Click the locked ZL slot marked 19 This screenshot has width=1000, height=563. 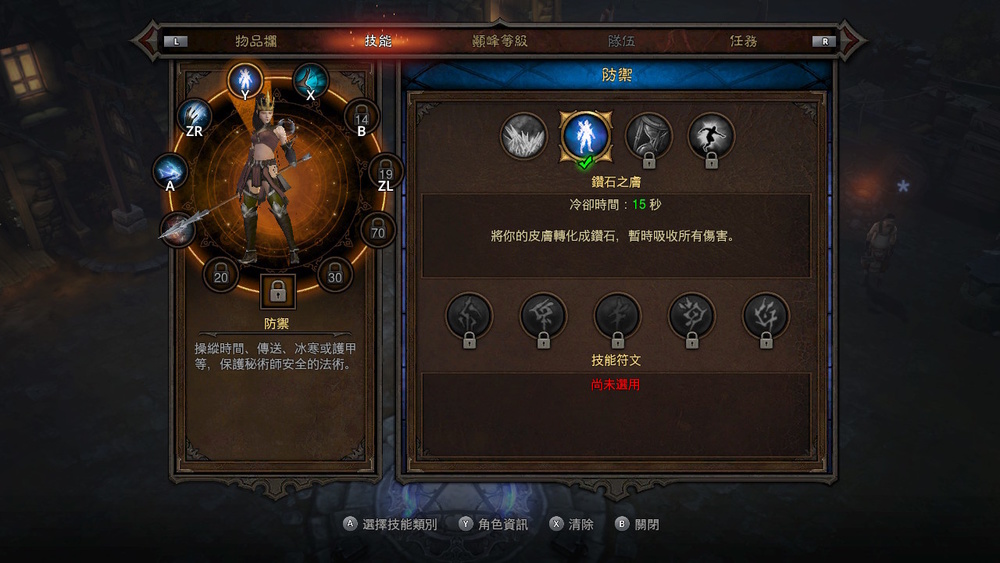point(385,171)
